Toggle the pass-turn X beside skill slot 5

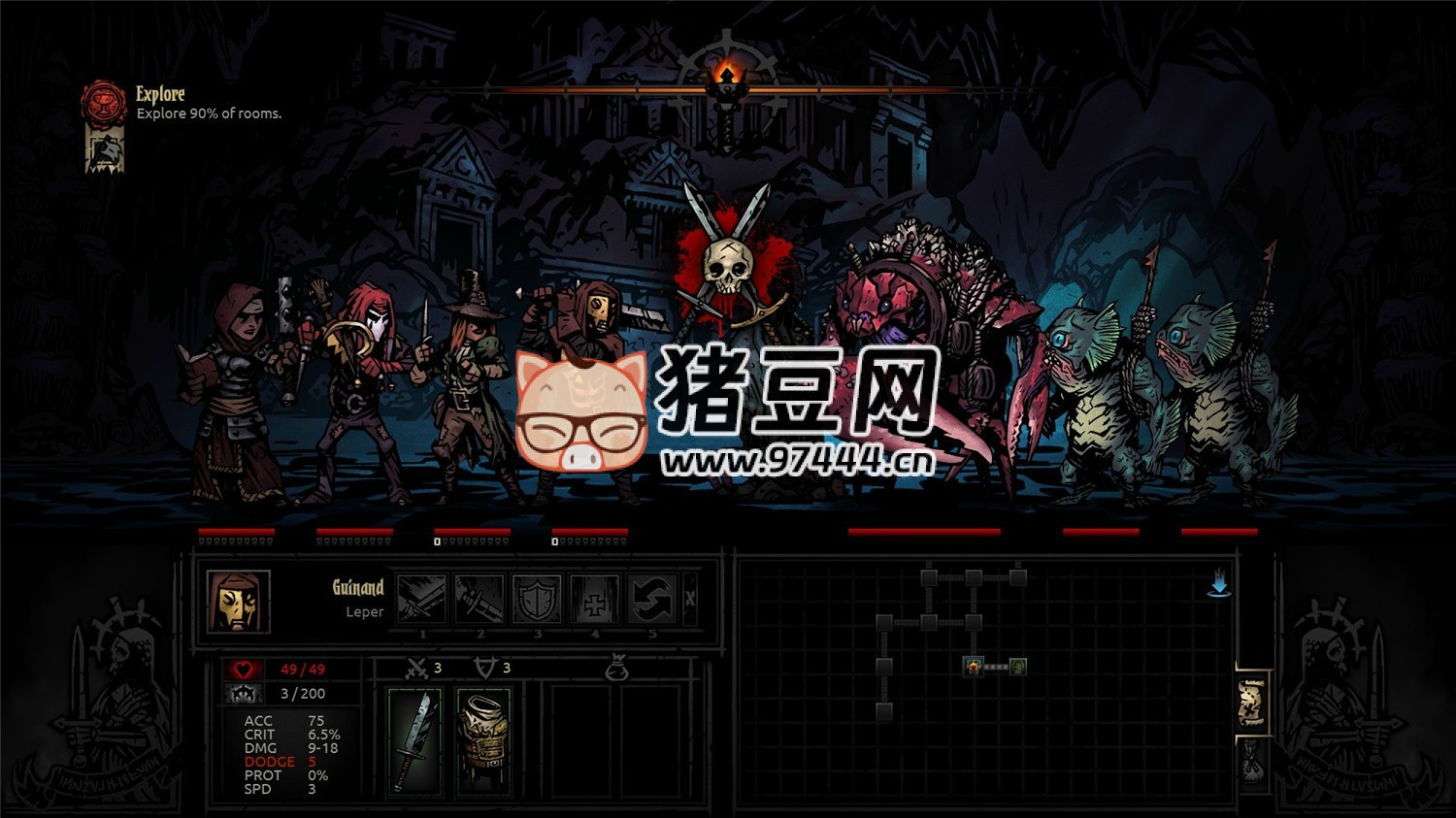[x=690, y=600]
